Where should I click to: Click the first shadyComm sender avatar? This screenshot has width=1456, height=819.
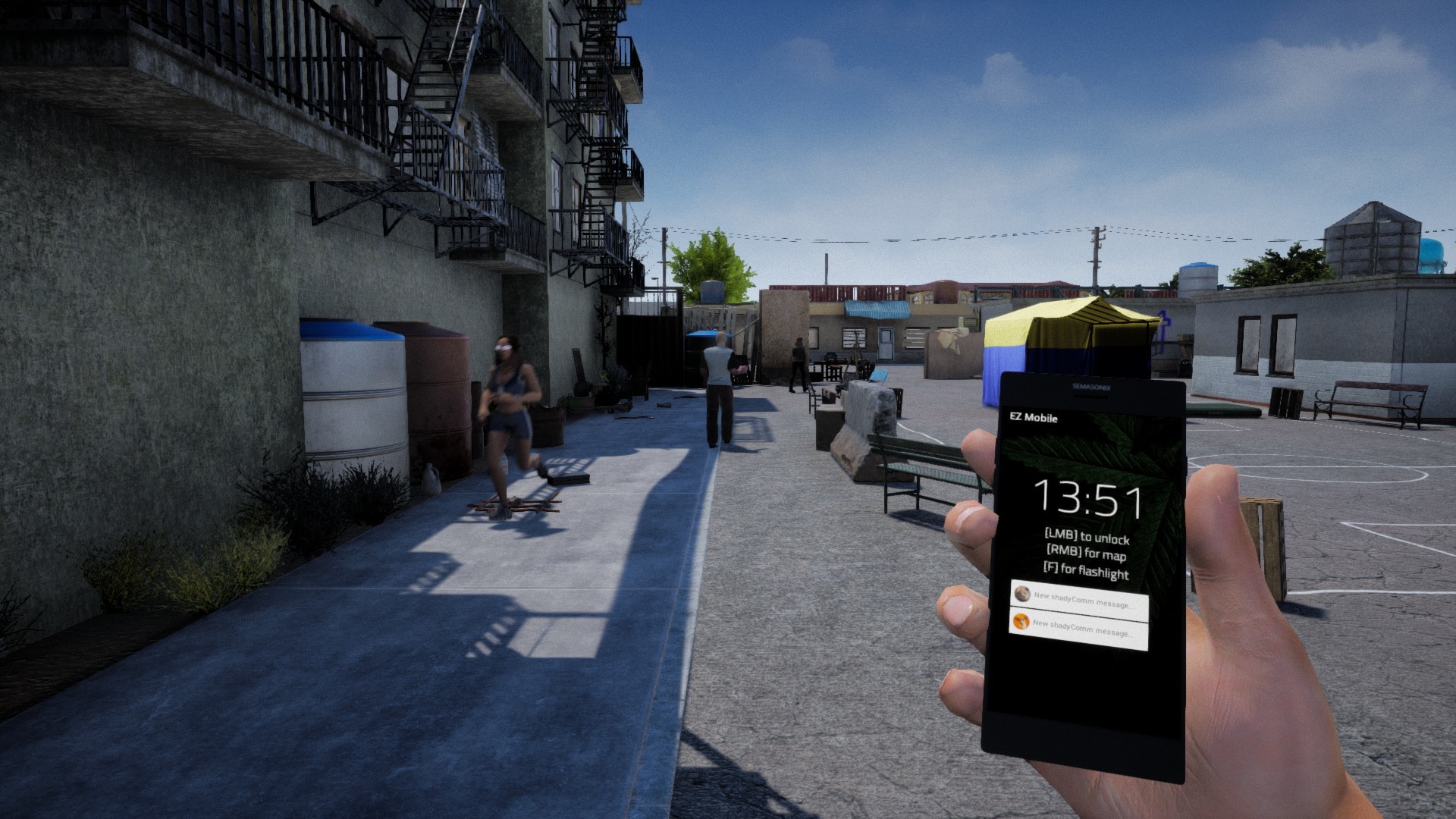pyautogui.click(x=1022, y=594)
